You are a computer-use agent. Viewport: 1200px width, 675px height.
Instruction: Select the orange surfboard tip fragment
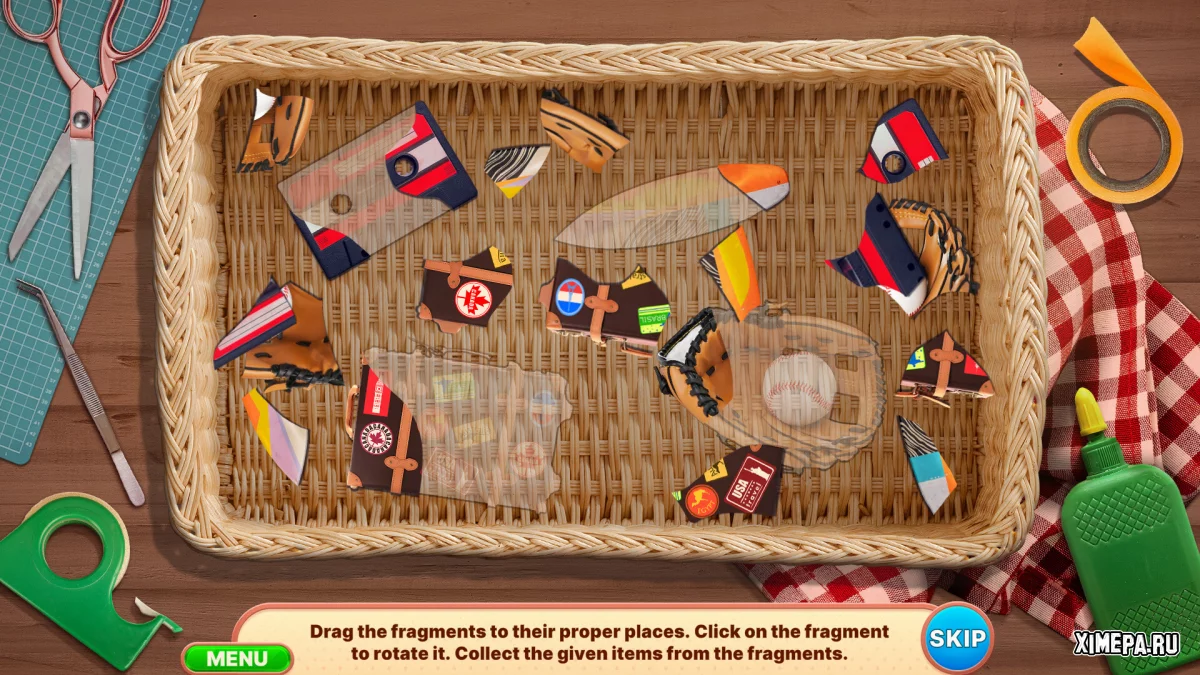(x=755, y=184)
